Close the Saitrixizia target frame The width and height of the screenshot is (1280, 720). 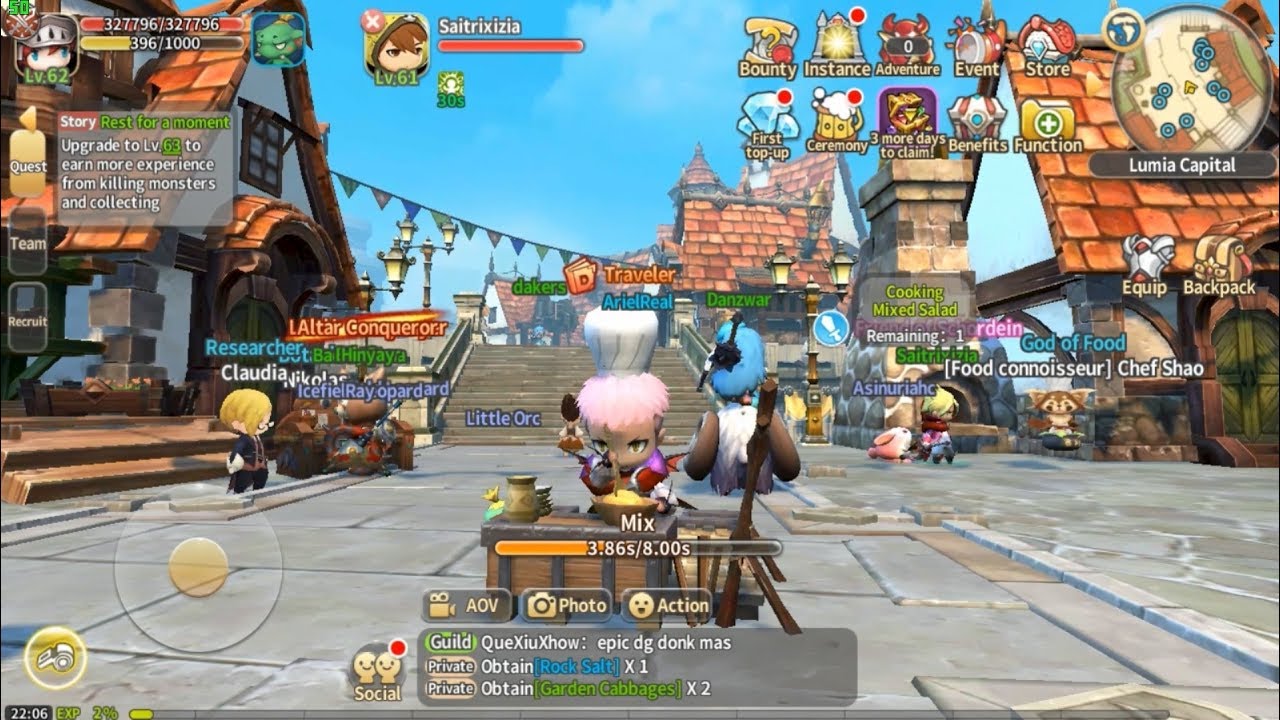[x=372, y=19]
